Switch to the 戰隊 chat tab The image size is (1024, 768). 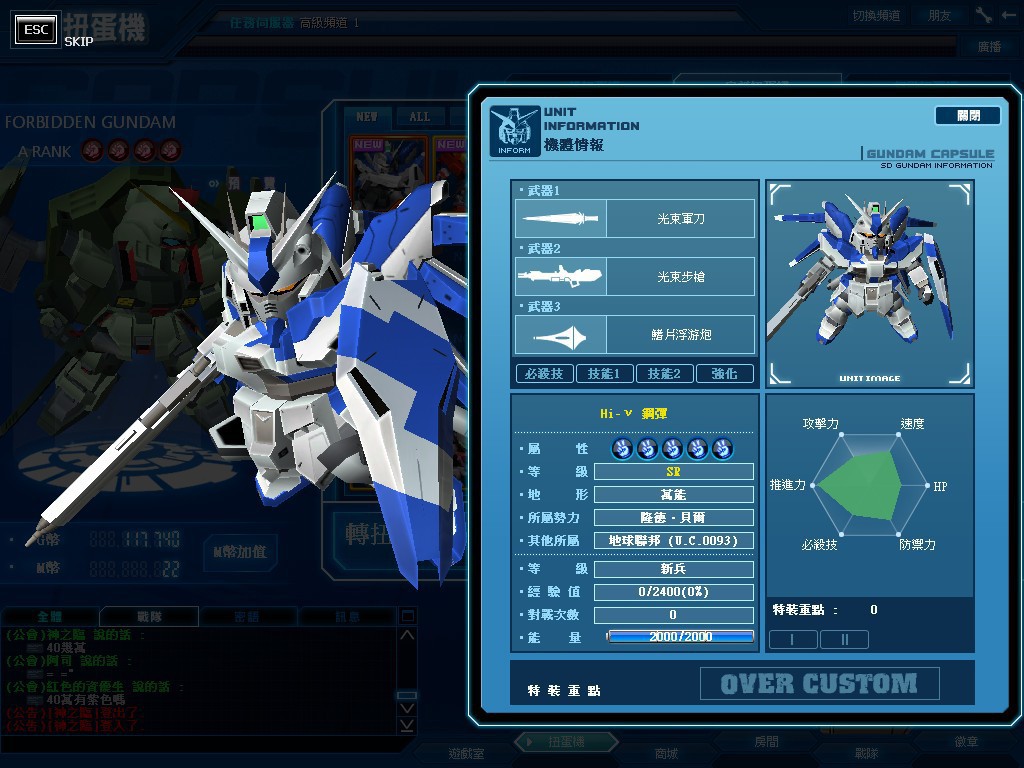[148, 617]
